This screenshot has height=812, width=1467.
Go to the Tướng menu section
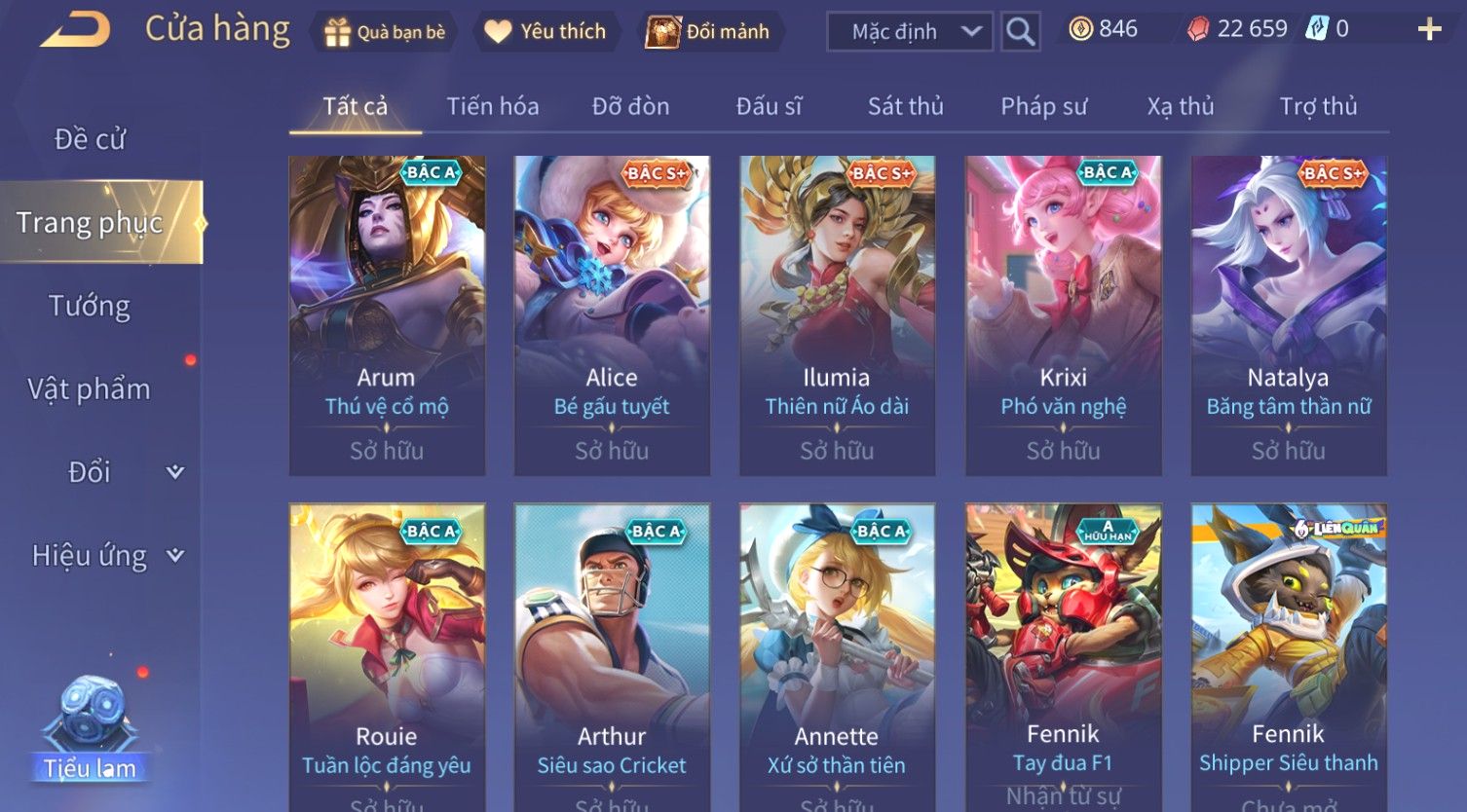point(90,306)
